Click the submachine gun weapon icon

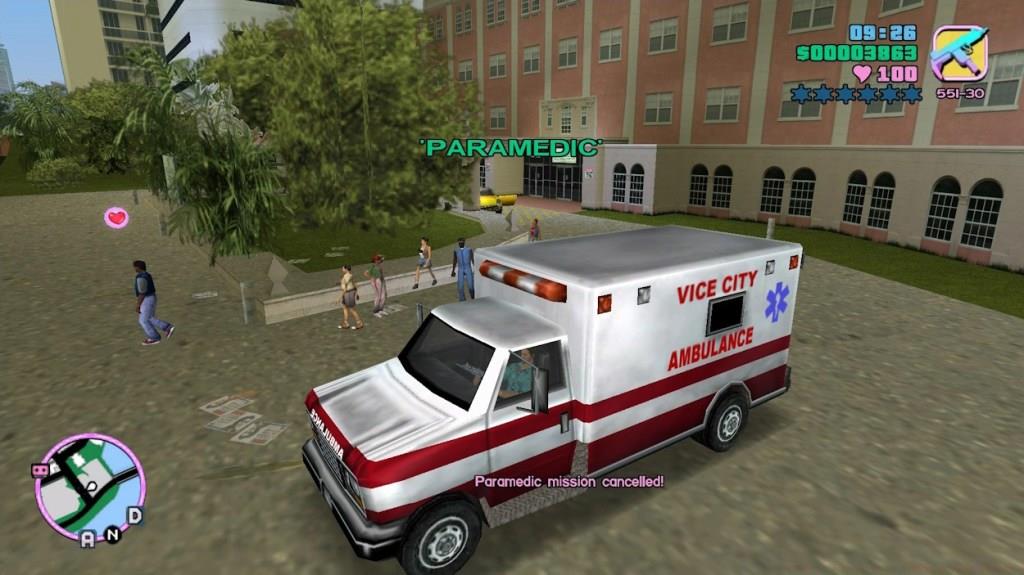pos(960,53)
